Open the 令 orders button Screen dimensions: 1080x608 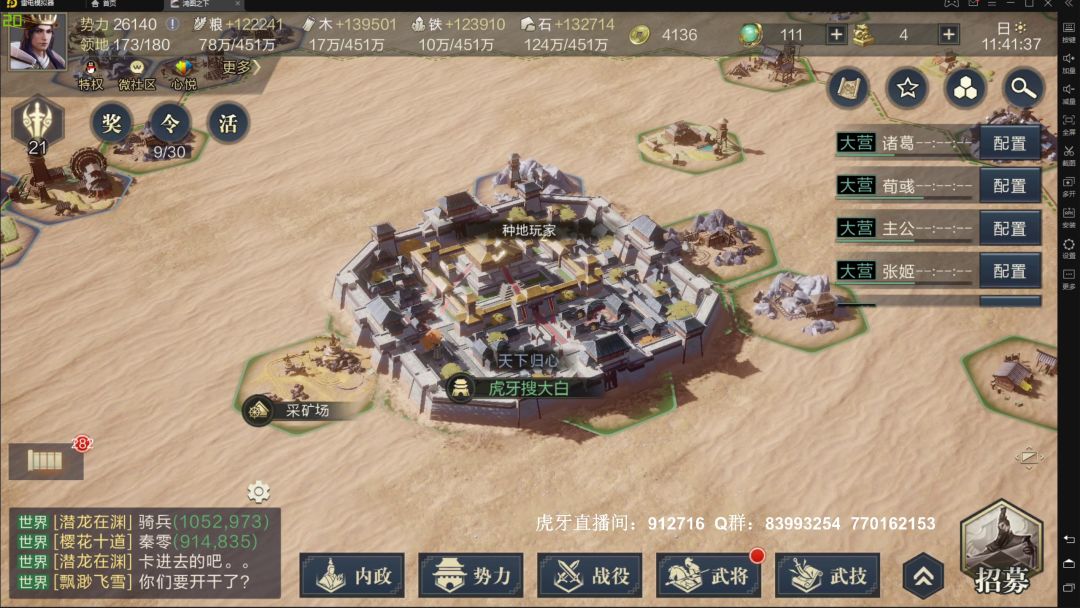[x=170, y=122]
